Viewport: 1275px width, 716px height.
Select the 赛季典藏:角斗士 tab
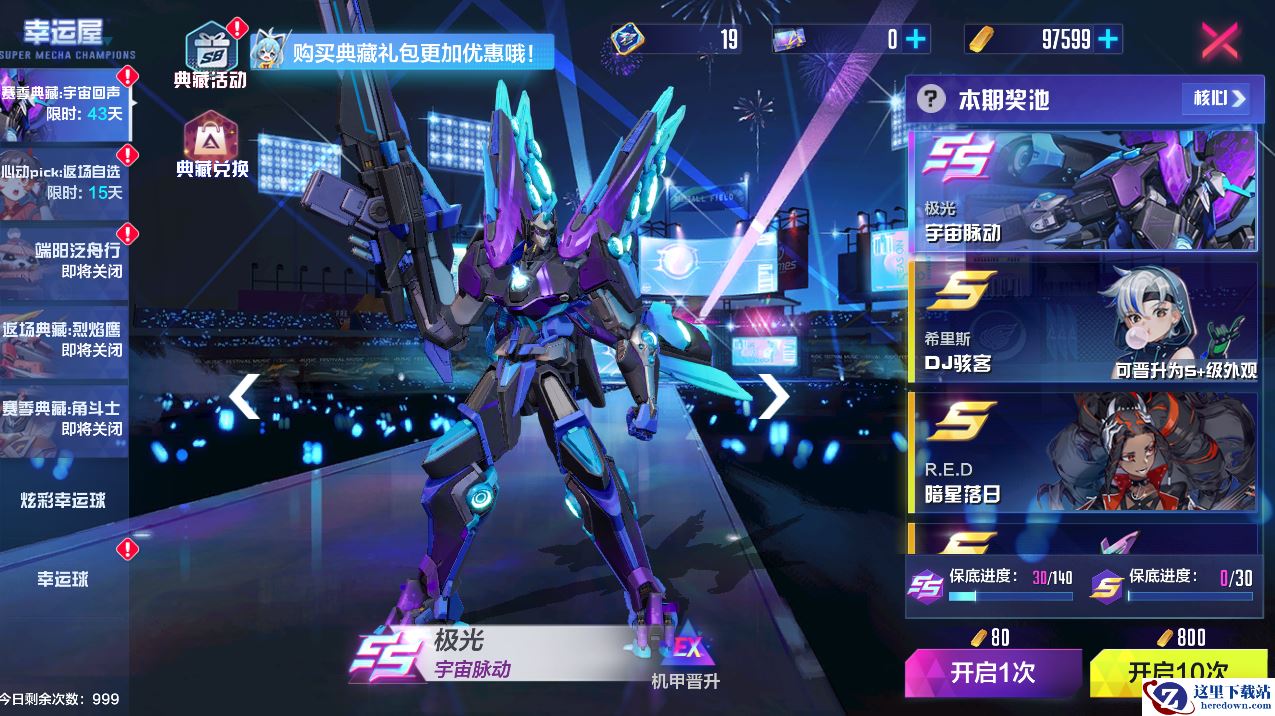64,418
